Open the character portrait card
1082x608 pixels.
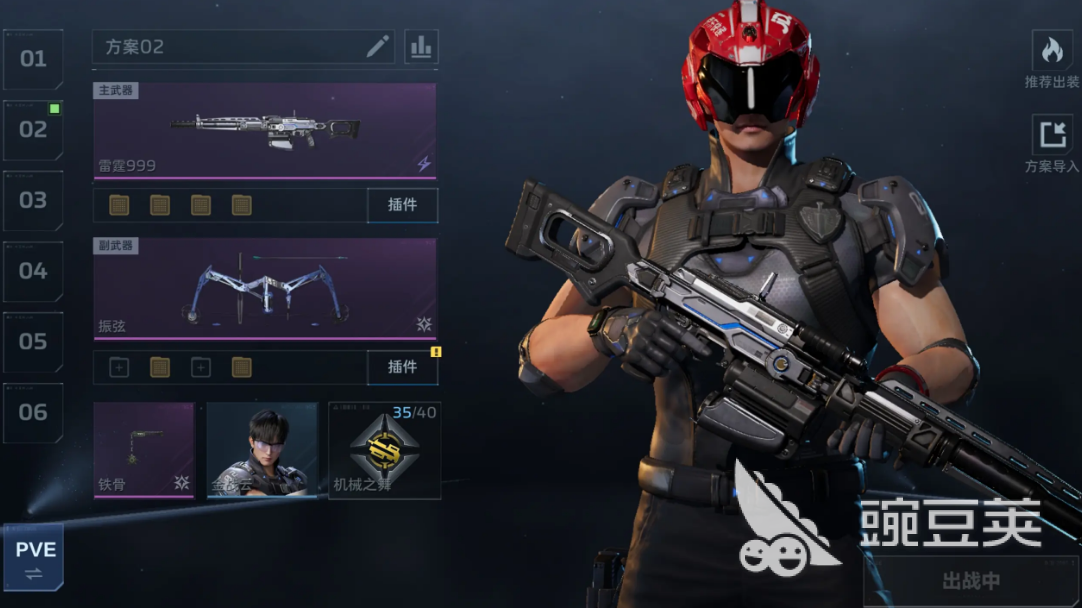[x=262, y=450]
